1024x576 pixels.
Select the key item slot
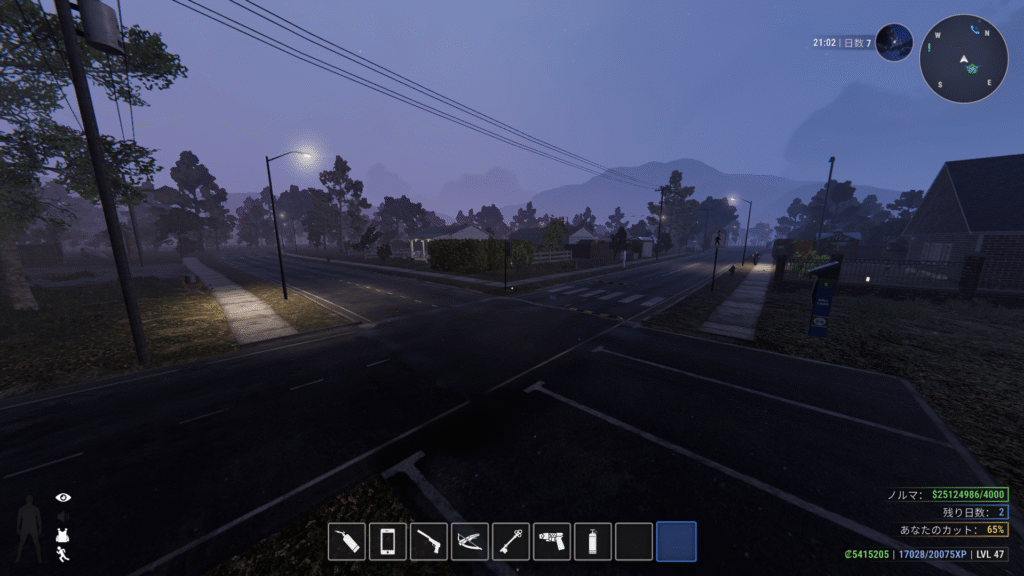pos(511,541)
